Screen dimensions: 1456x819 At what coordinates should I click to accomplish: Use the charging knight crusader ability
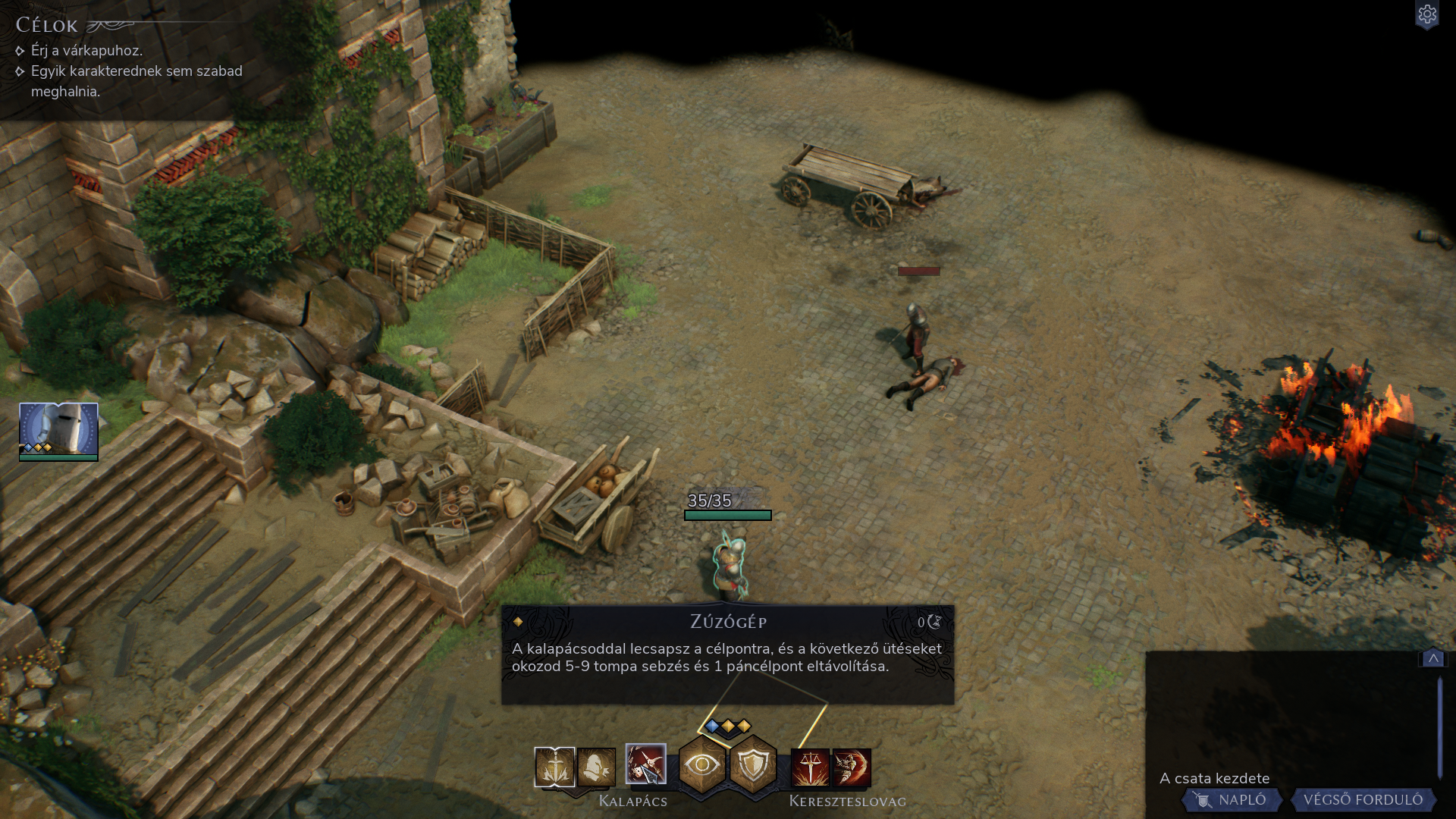[852, 767]
